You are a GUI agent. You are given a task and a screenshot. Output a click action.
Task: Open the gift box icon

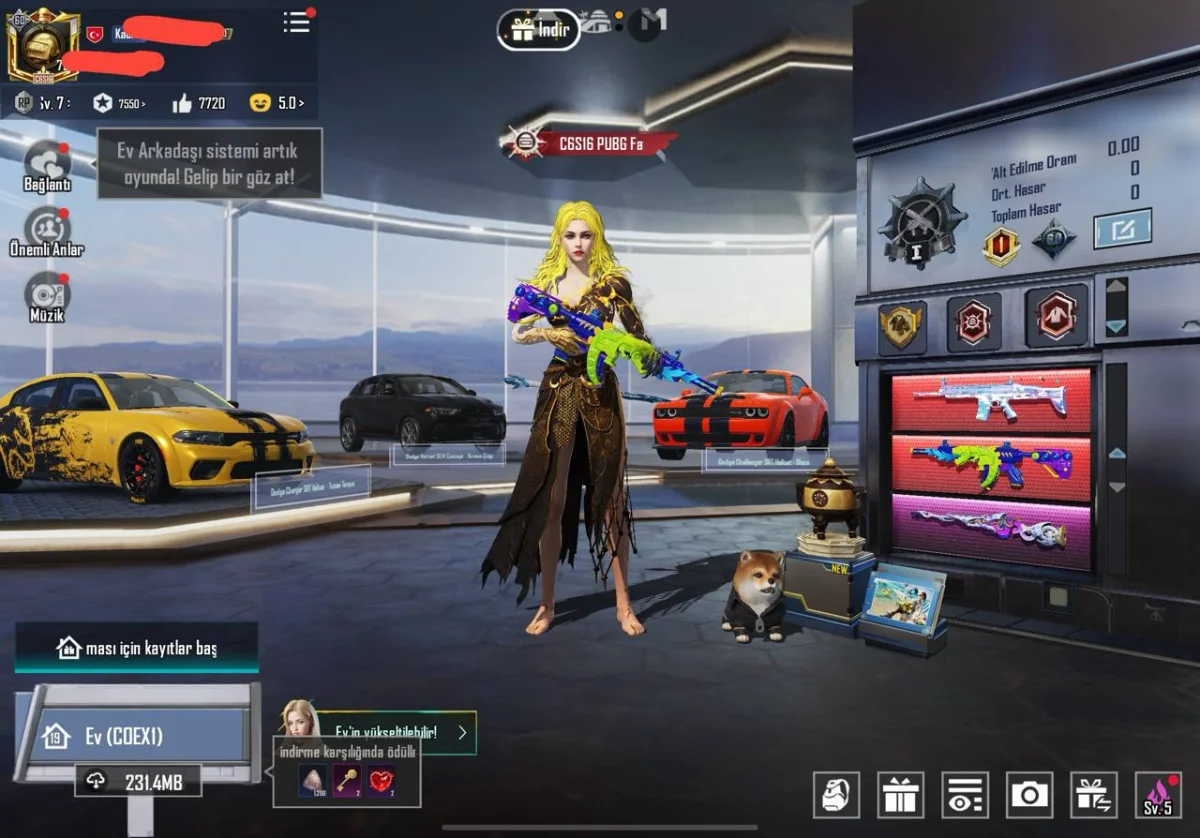[900, 796]
